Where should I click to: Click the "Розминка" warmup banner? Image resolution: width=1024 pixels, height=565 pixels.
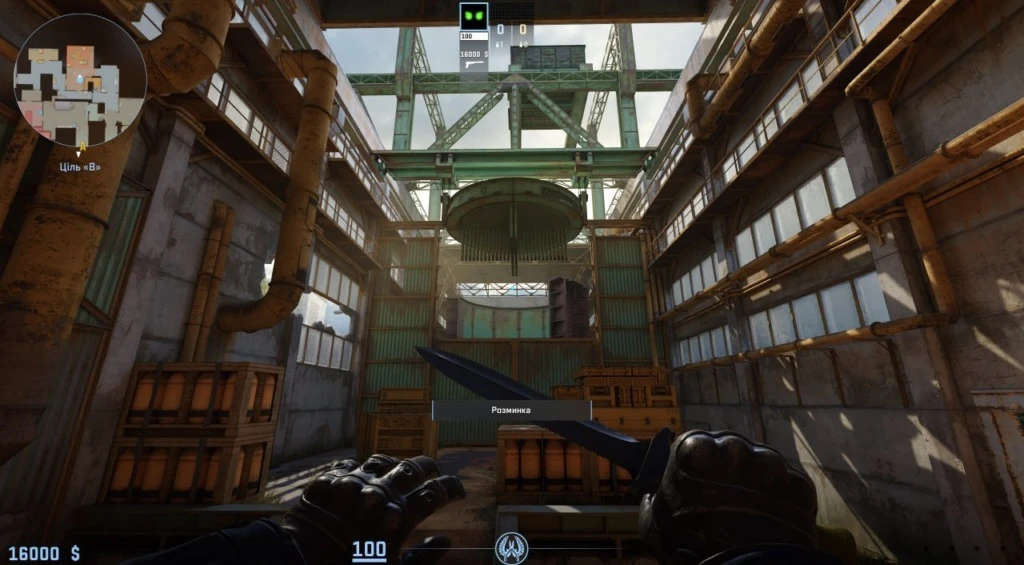pos(511,410)
